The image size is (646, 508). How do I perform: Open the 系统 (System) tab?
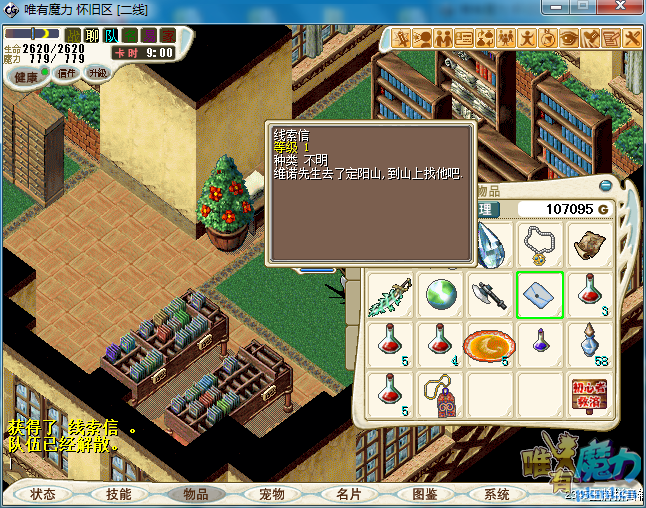coord(497,494)
